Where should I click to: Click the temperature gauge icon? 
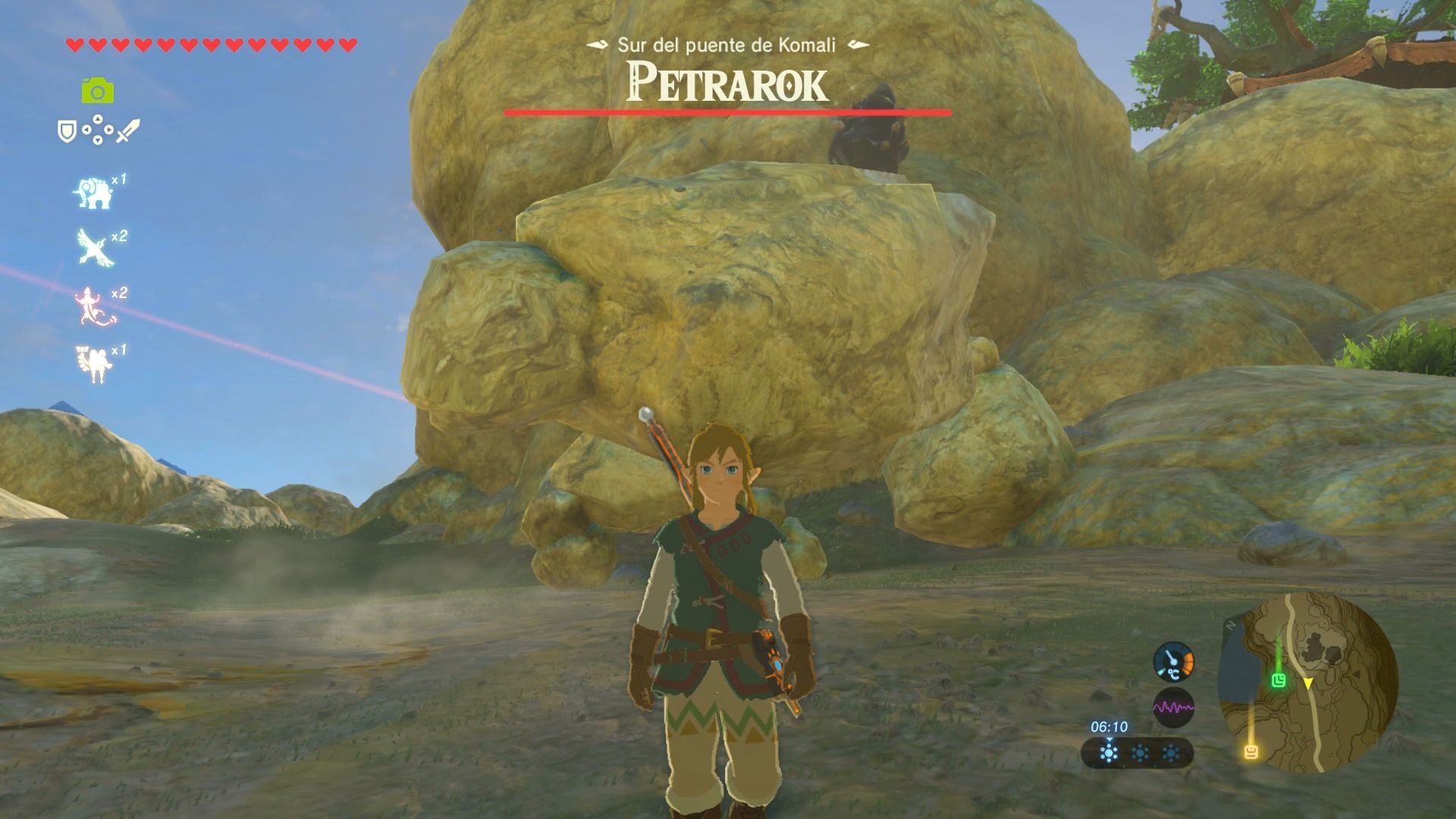tap(1173, 661)
